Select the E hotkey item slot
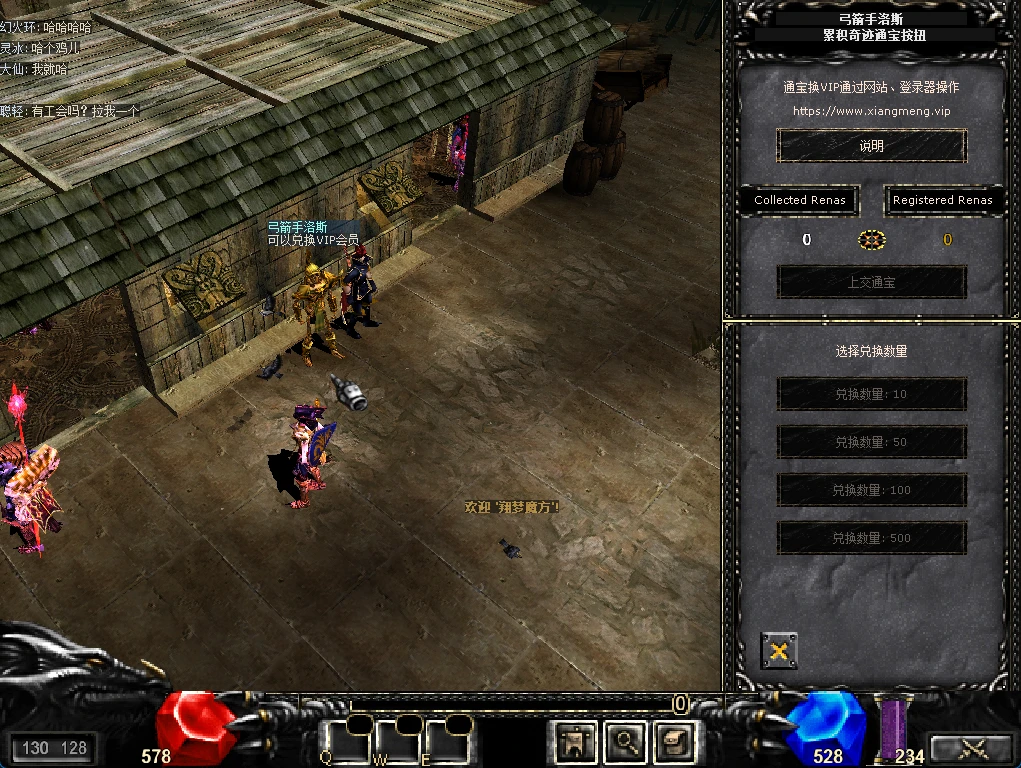 coord(446,742)
